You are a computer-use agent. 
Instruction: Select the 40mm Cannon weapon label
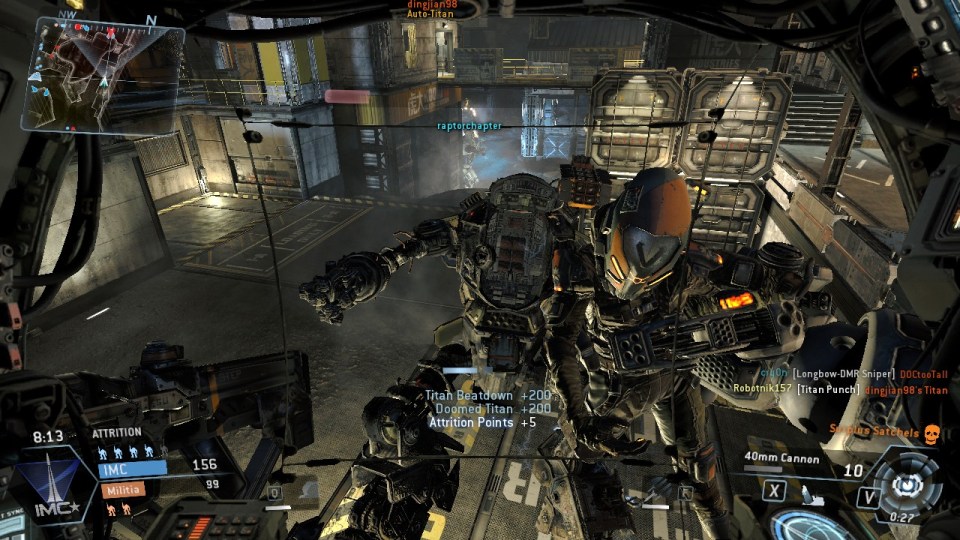(x=782, y=460)
